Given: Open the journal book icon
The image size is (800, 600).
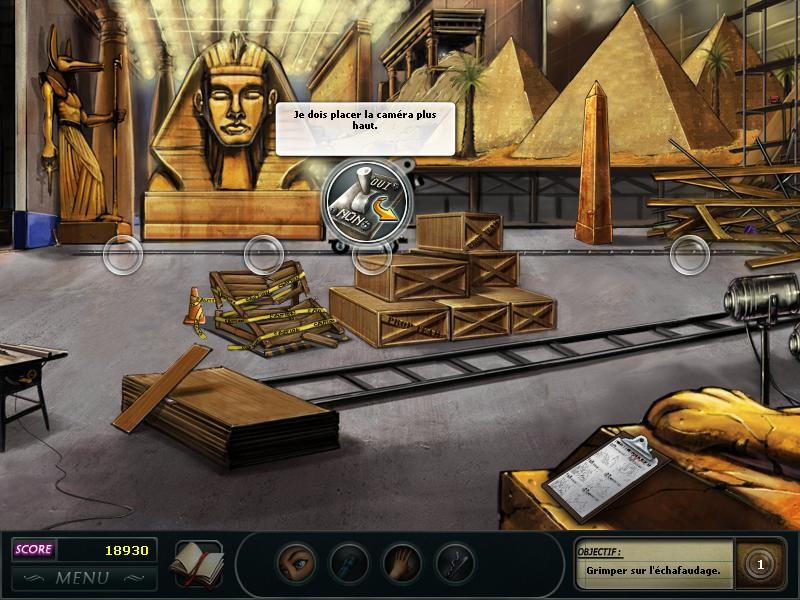Looking at the screenshot, I should (x=196, y=563).
